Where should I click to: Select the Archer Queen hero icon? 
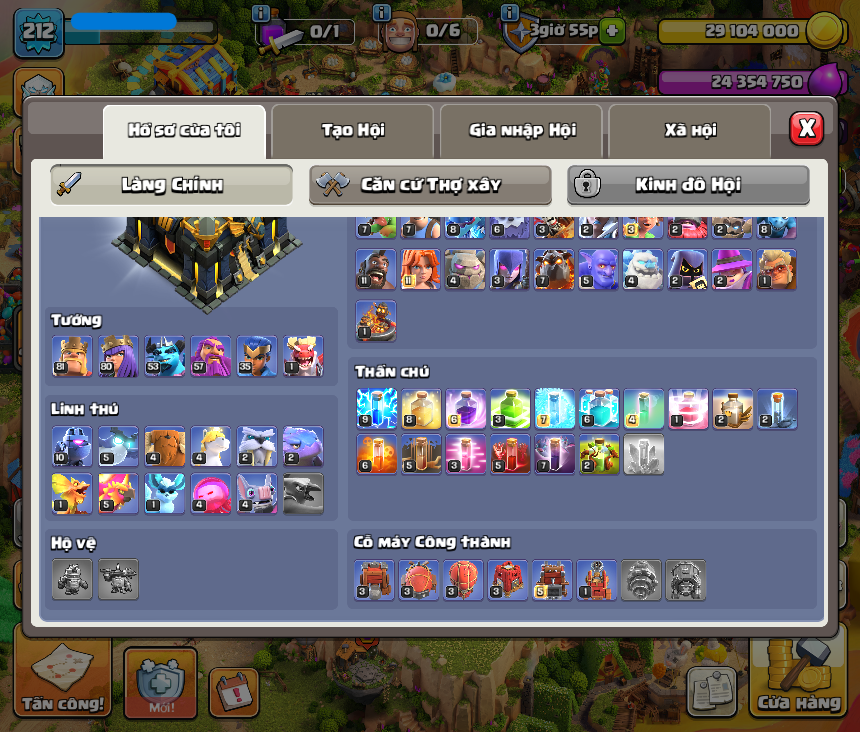118,356
